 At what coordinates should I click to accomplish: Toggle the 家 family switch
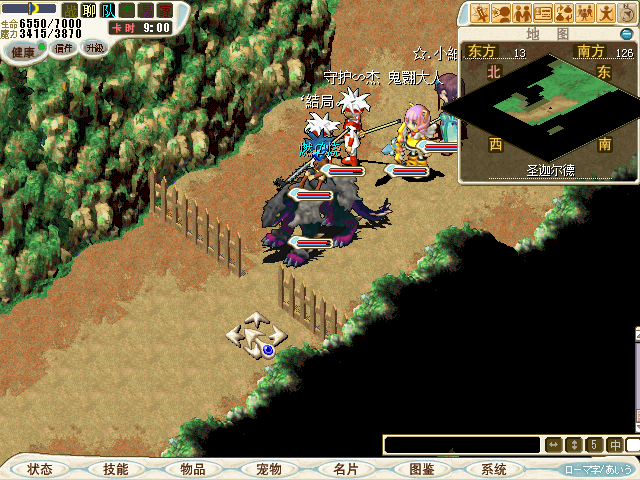(x=164, y=9)
